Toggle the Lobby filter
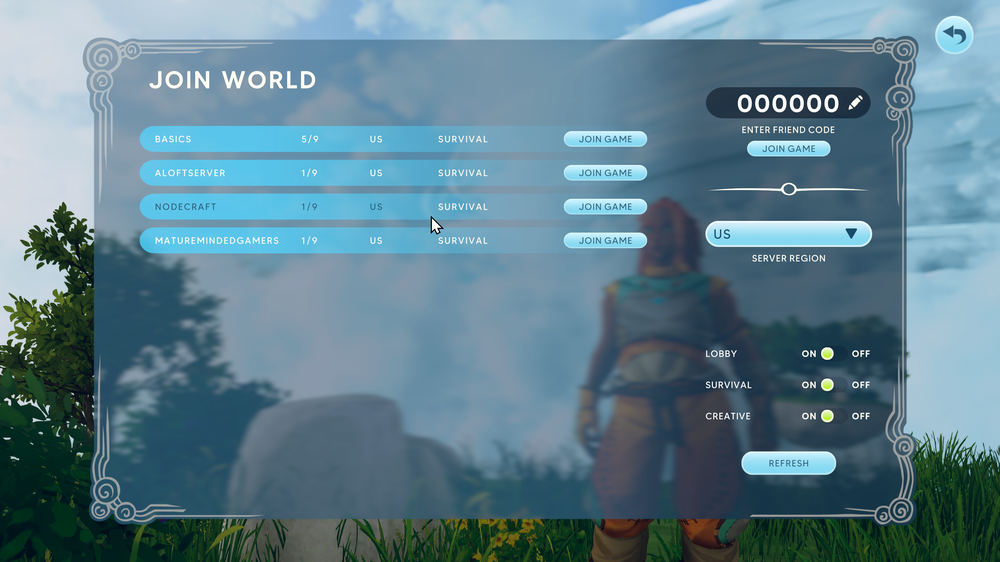The image size is (1000, 562). pyautogui.click(x=827, y=354)
